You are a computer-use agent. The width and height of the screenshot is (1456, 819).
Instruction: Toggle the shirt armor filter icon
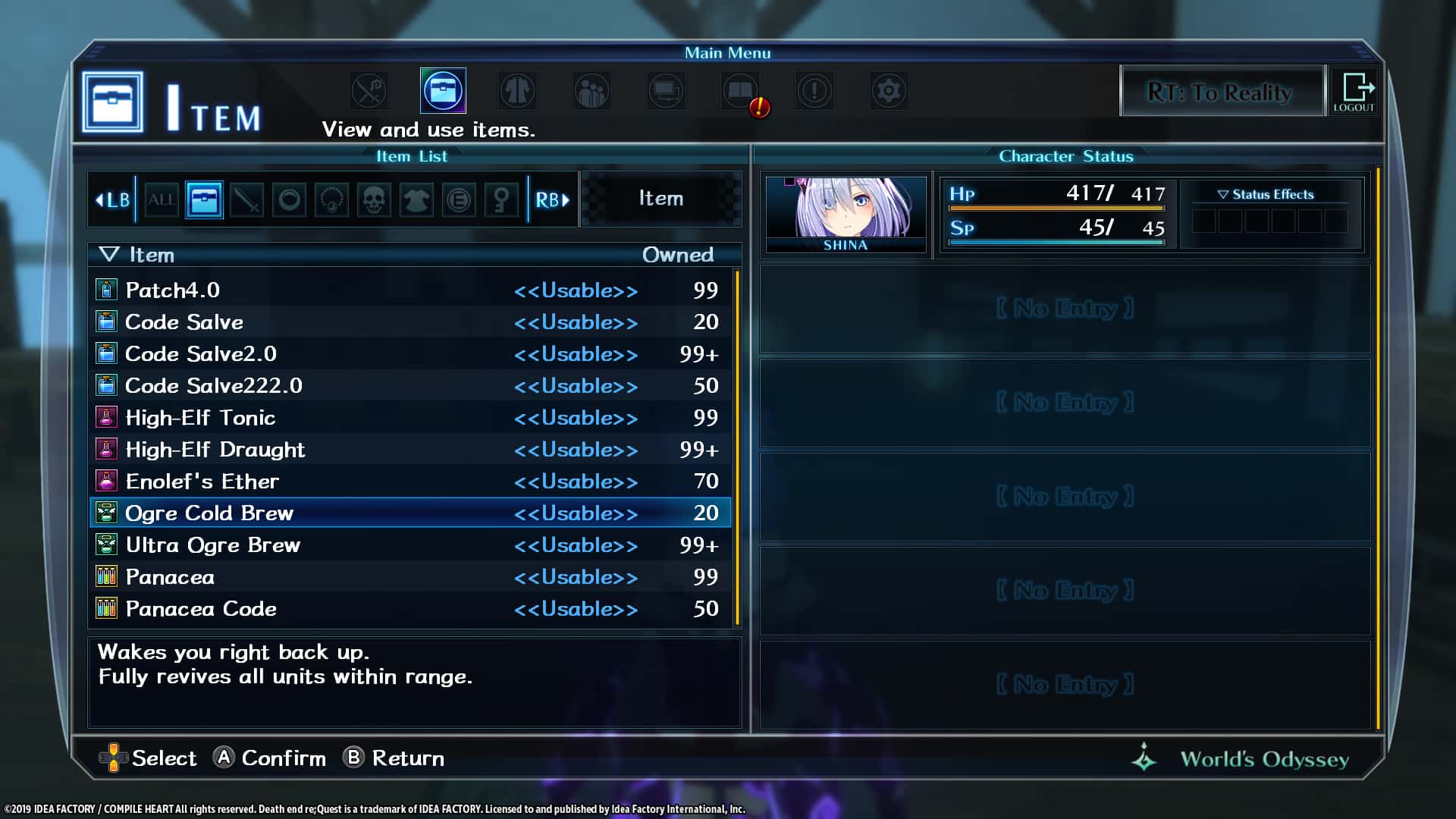(x=416, y=199)
